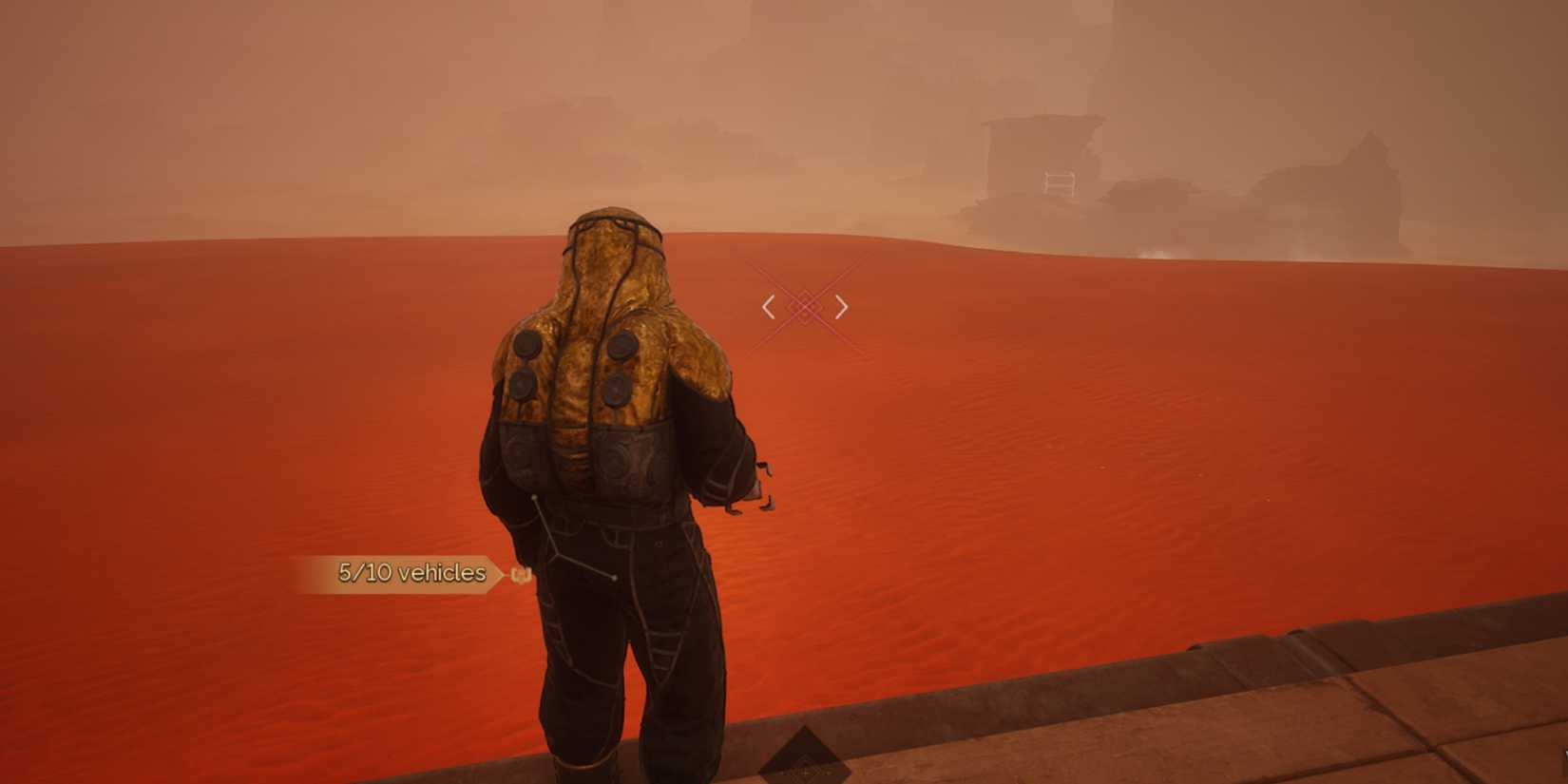The width and height of the screenshot is (1568, 784).
Task: Click the left chevron to cycle to previous option
Action: (x=768, y=306)
